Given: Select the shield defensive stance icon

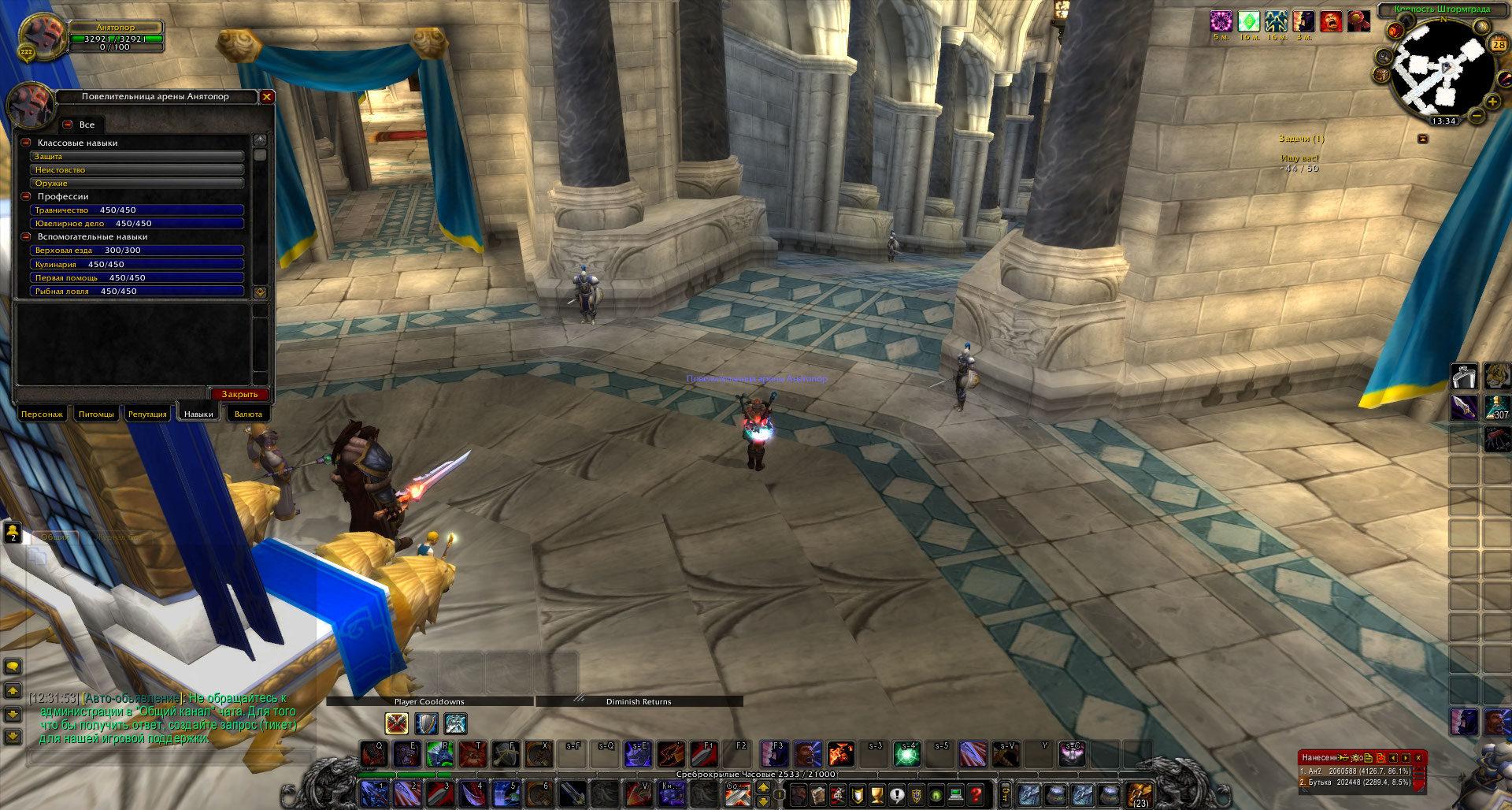Looking at the screenshot, I should click(x=426, y=723).
